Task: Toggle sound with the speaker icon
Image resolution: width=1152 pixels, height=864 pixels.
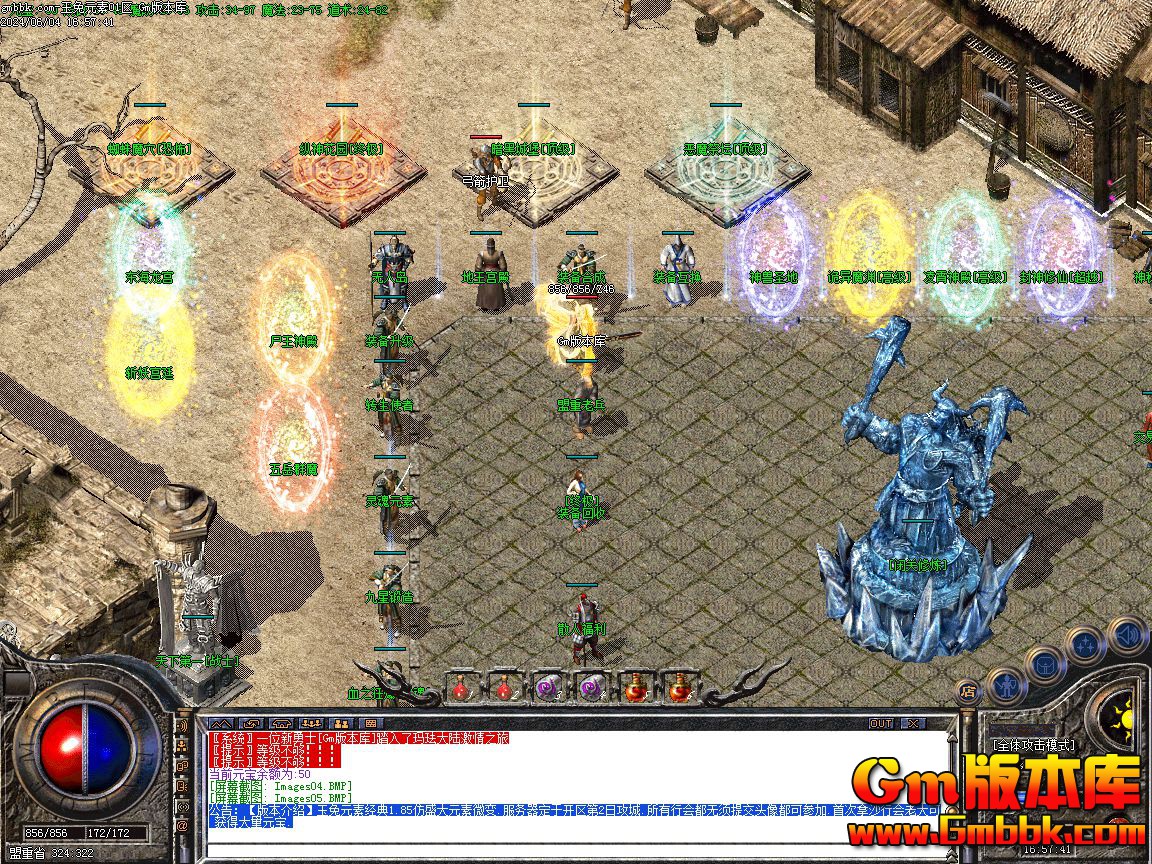Action: click(x=1127, y=634)
